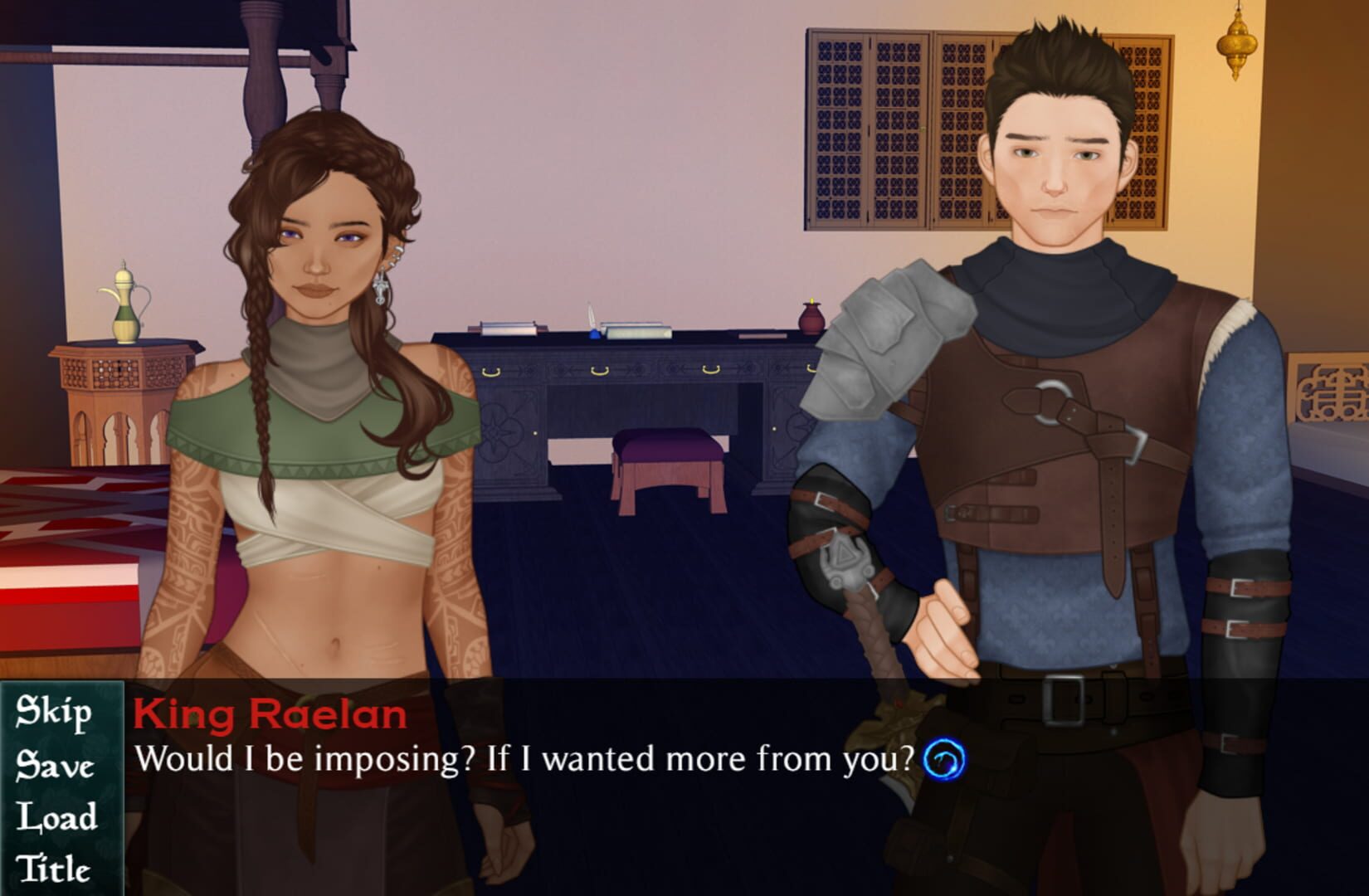Toggle skip mode off via the Skip option
Image resolution: width=1369 pixels, height=896 pixels.
(x=56, y=713)
